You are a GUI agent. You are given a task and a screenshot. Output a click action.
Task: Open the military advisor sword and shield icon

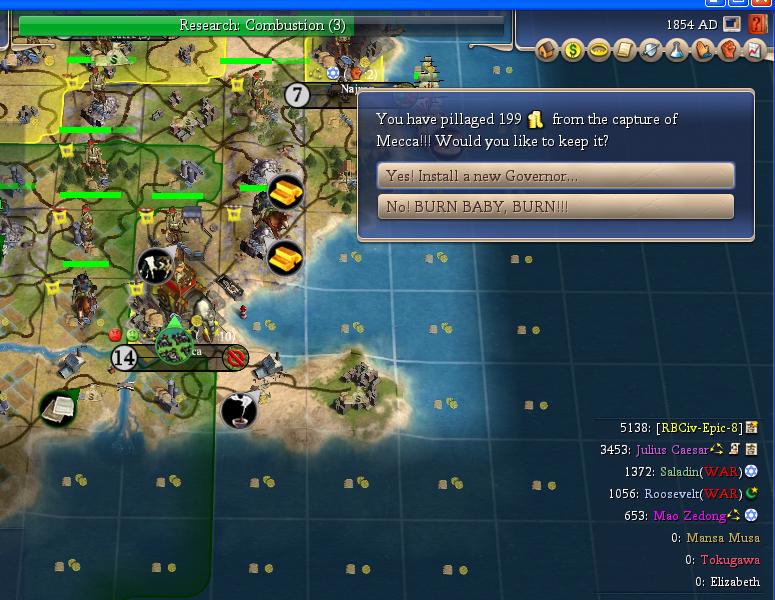pos(651,49)
